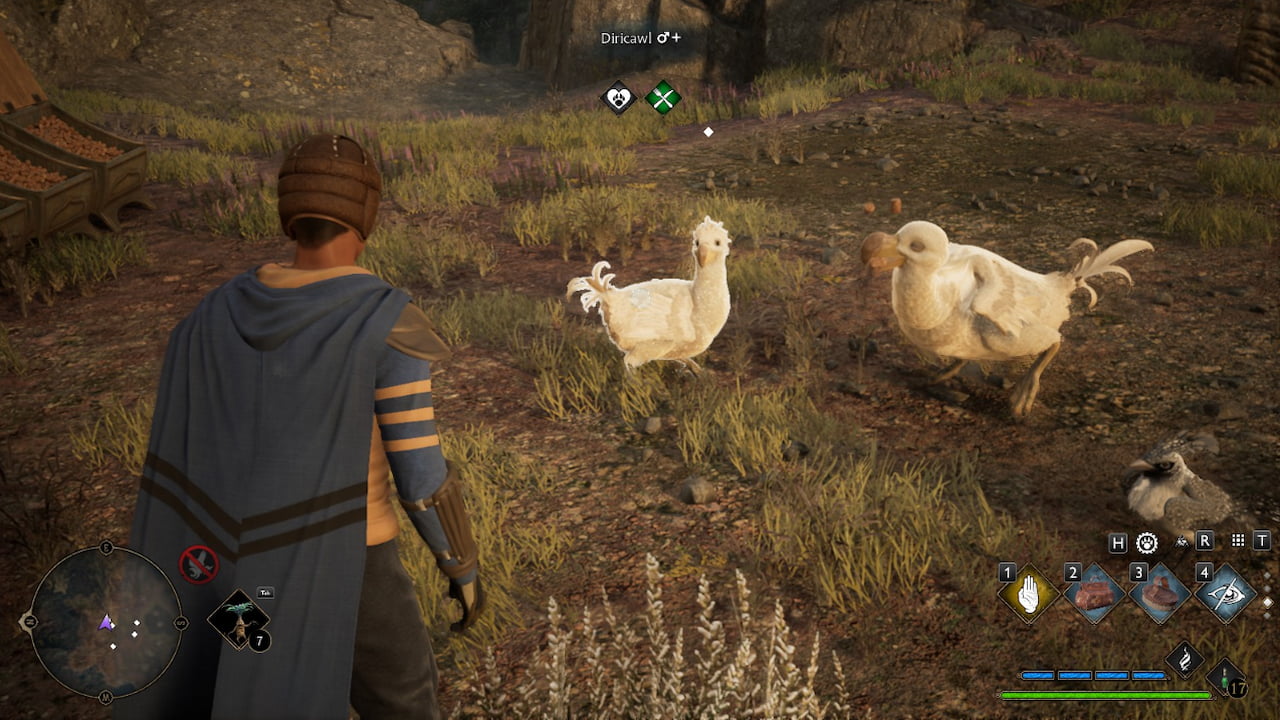Select the beast feed sack in slot 3
The height and width of the screenshot is (720, 1280).
[1159, 594]
